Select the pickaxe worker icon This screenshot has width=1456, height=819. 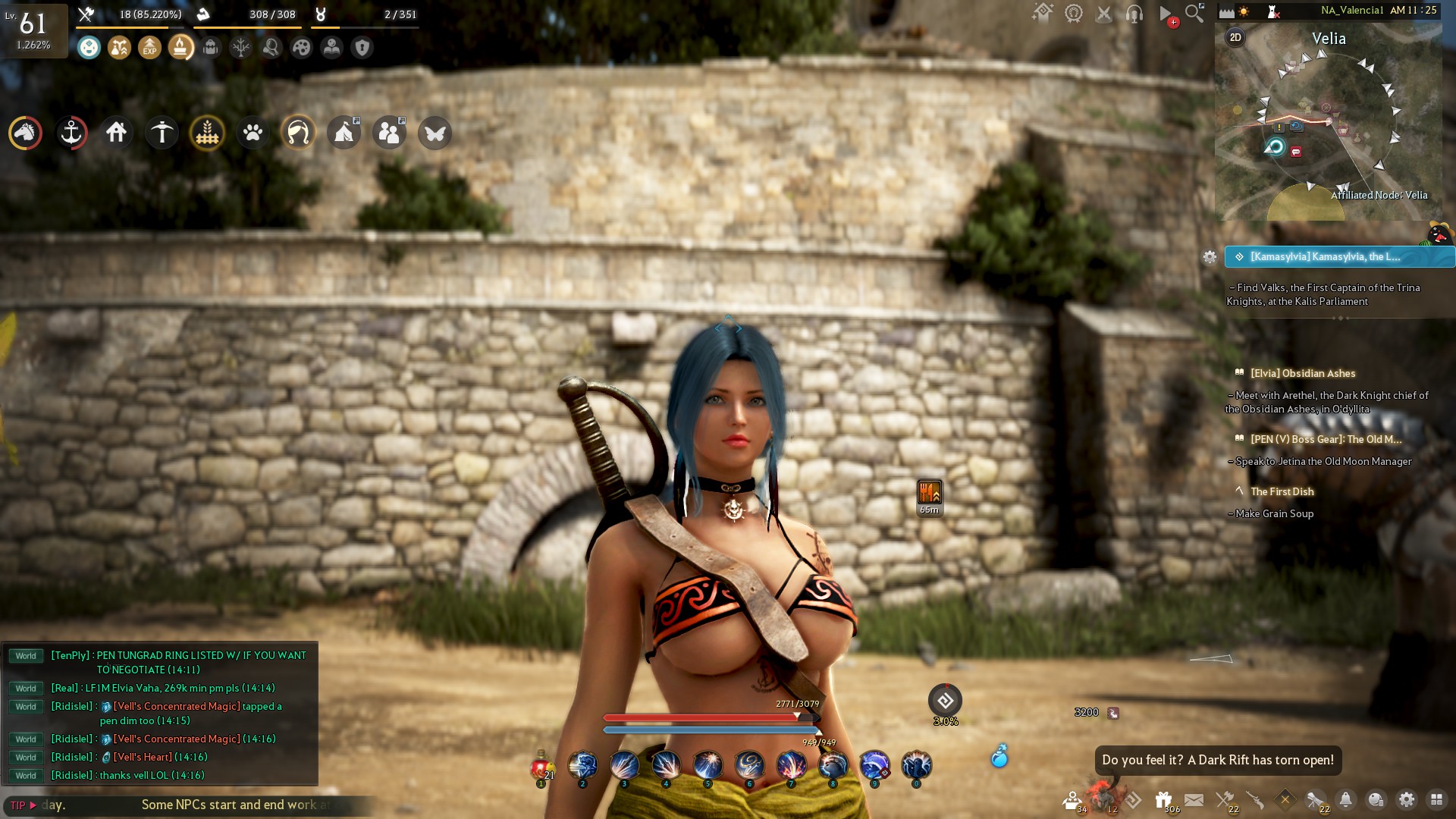[162, 133]
